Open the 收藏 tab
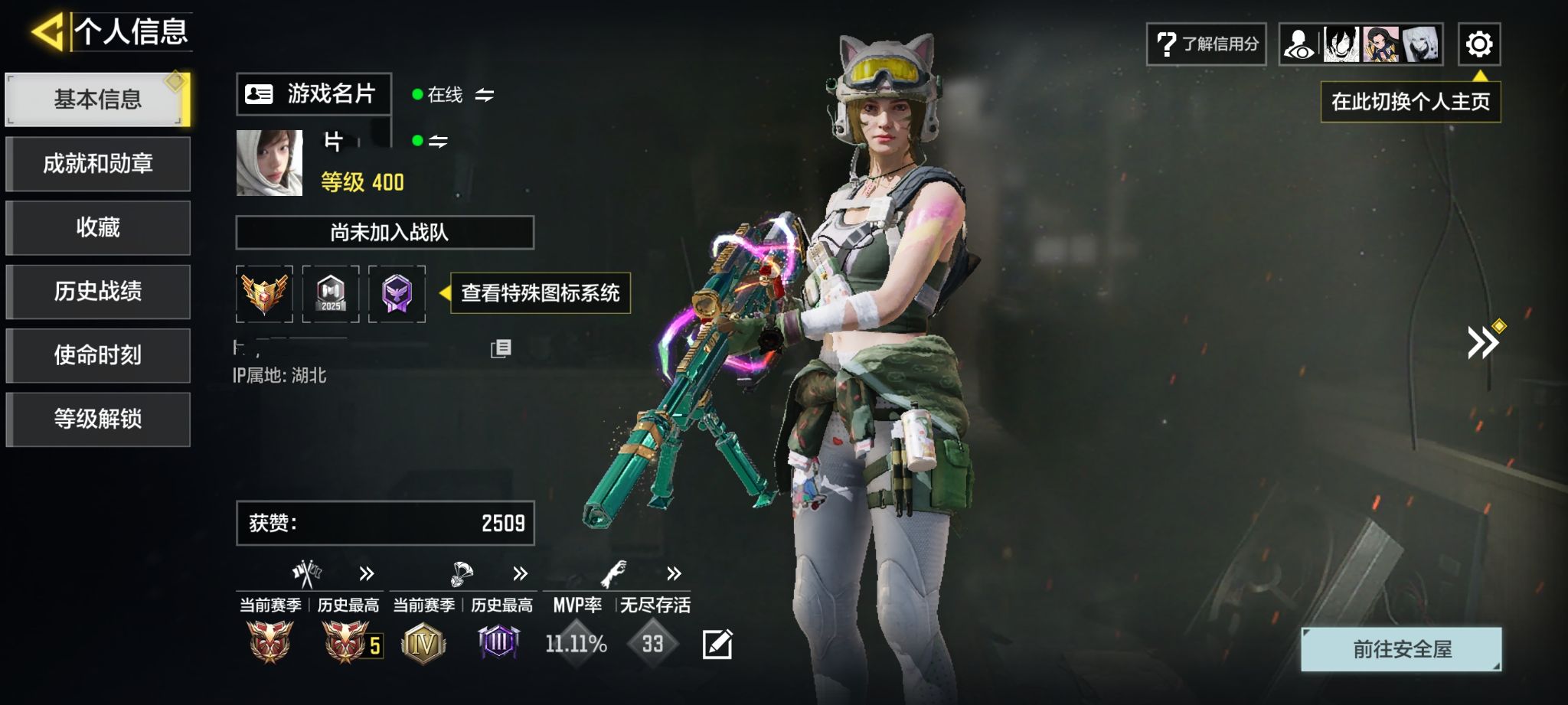Image resolution: width=1568 pixels, height=705 pixels. click(x=98, y=227)
